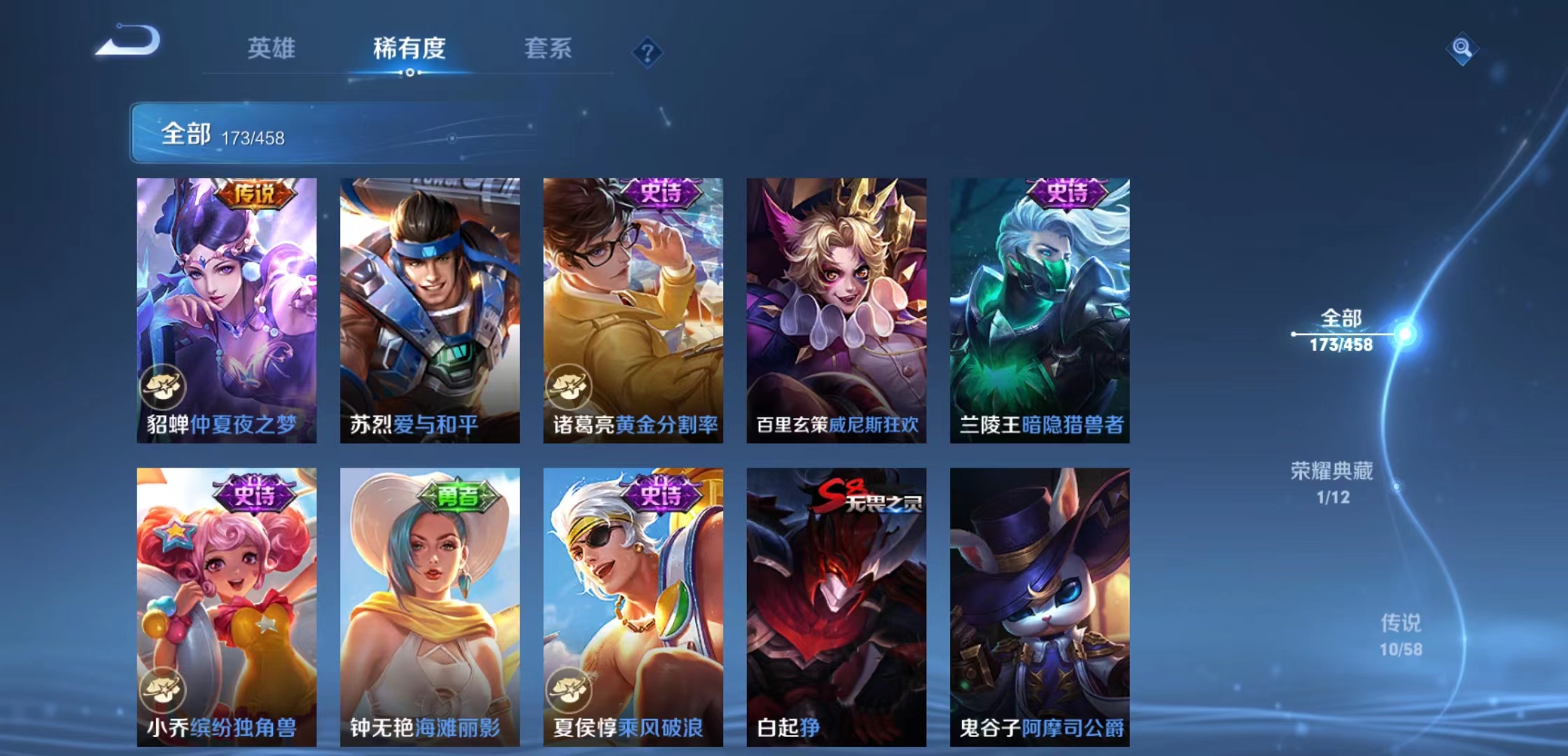Screen dimensions: 1568x756
Task: Open the search magnifier in top-right corner
Action: tap(1463, 50)
